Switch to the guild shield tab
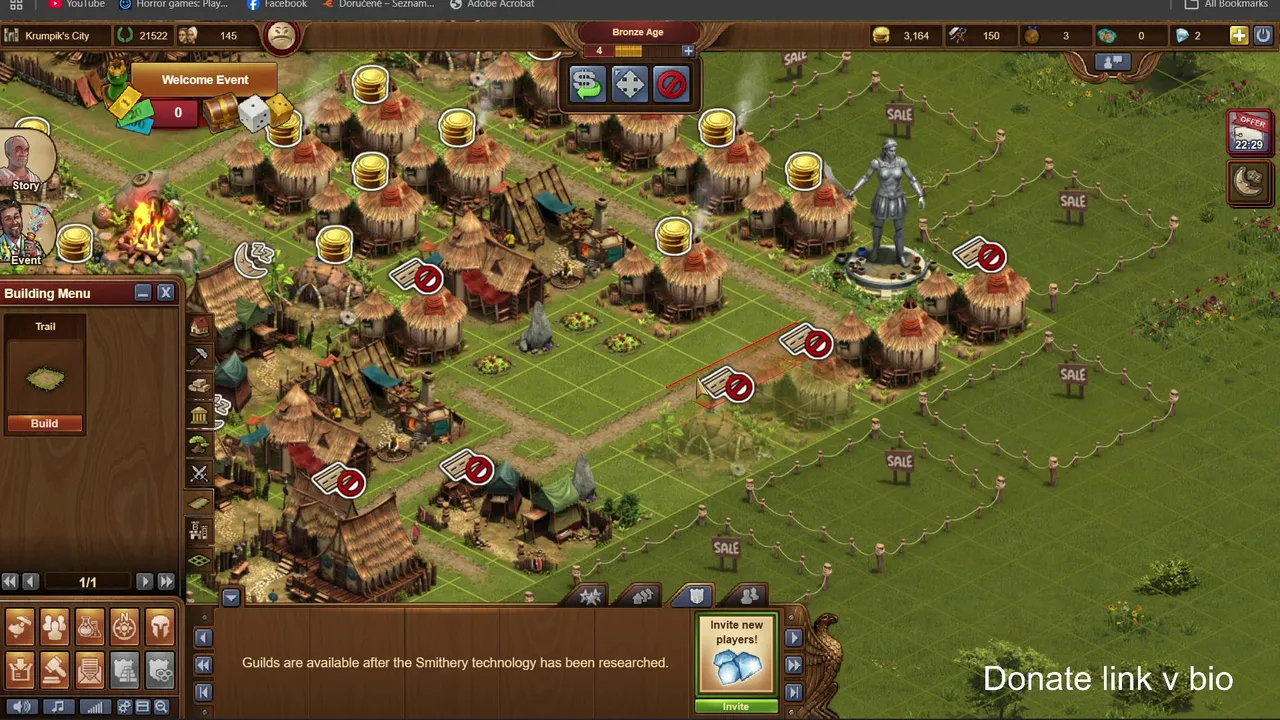Viewport: 1280px width, 720px height. pyautogui.click(x=697, y=596)
